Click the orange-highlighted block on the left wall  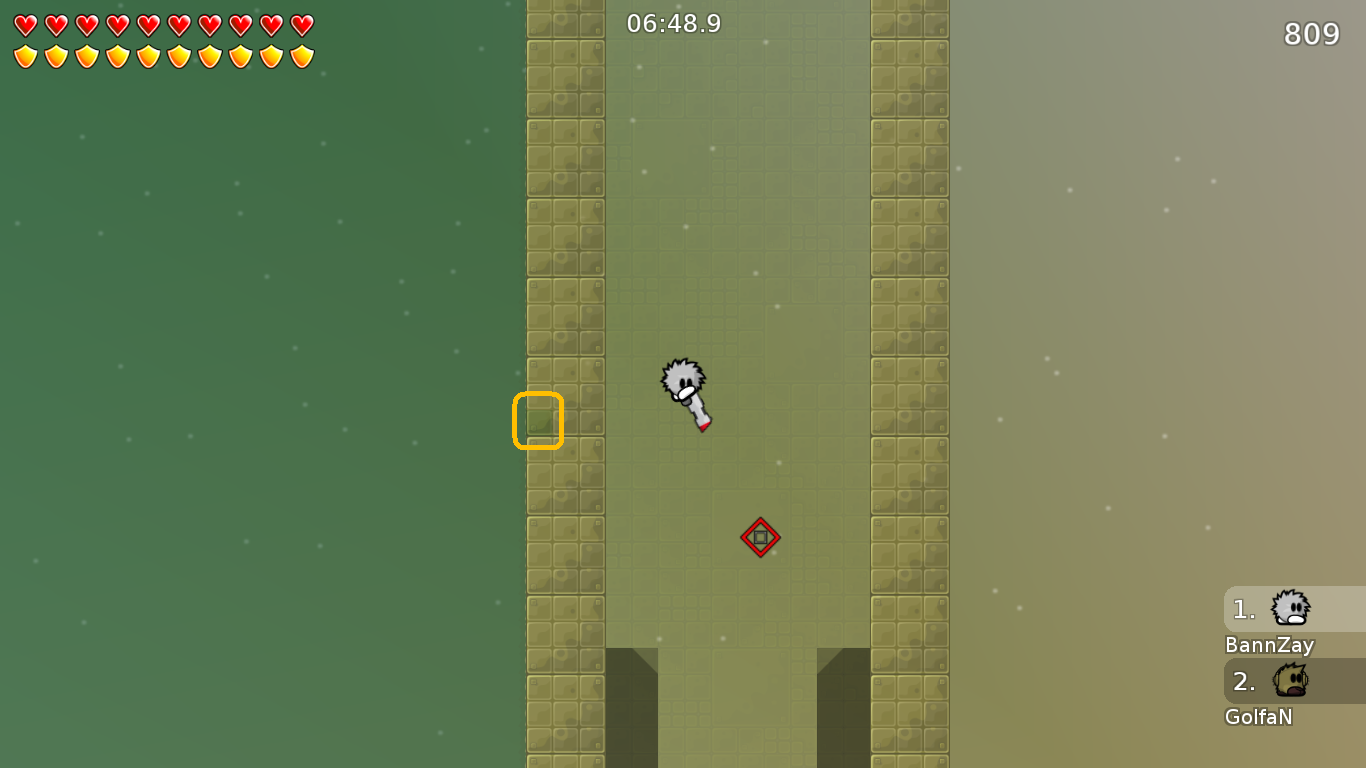click(537, 420)
